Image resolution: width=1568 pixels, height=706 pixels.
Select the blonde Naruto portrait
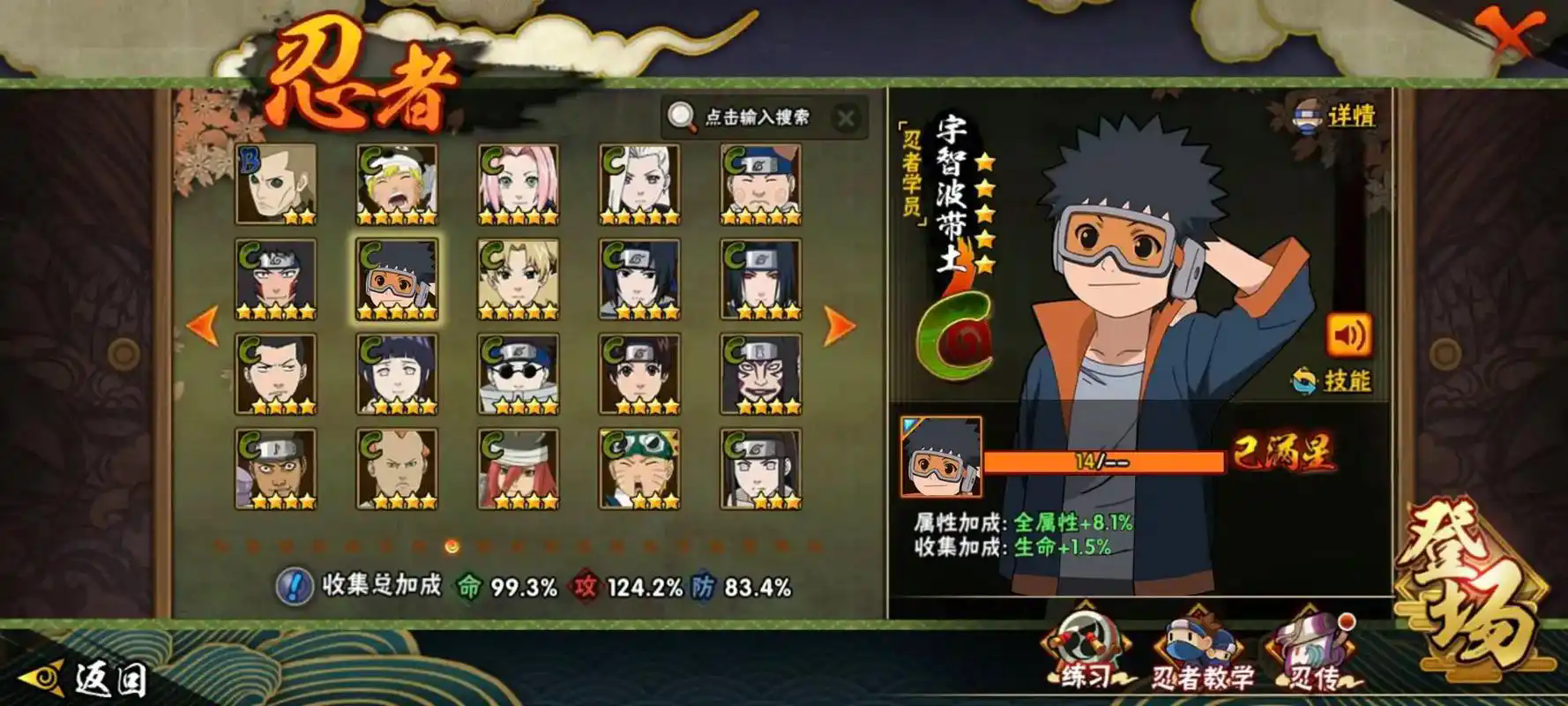(x=397, y=184)
